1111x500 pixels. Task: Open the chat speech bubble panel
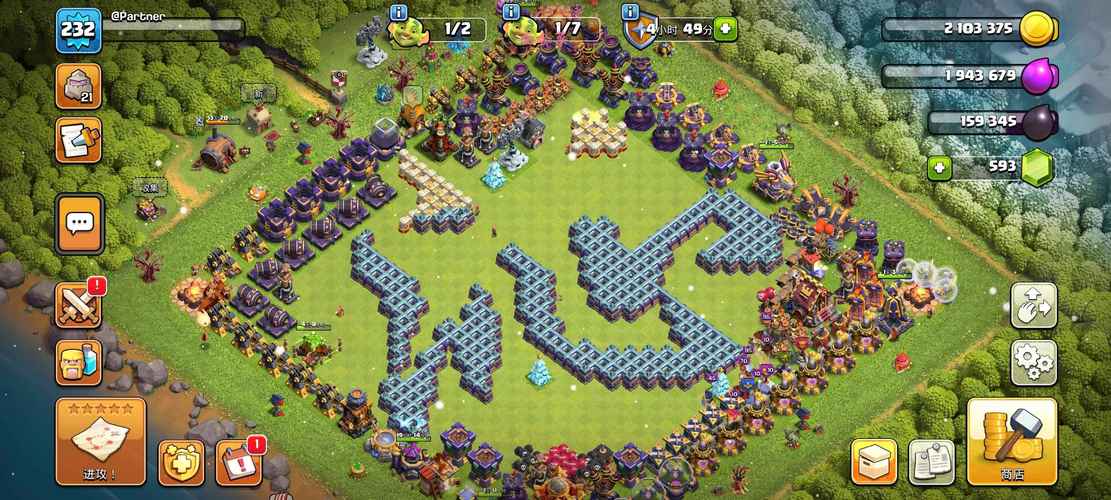click(x=78, y=224)
